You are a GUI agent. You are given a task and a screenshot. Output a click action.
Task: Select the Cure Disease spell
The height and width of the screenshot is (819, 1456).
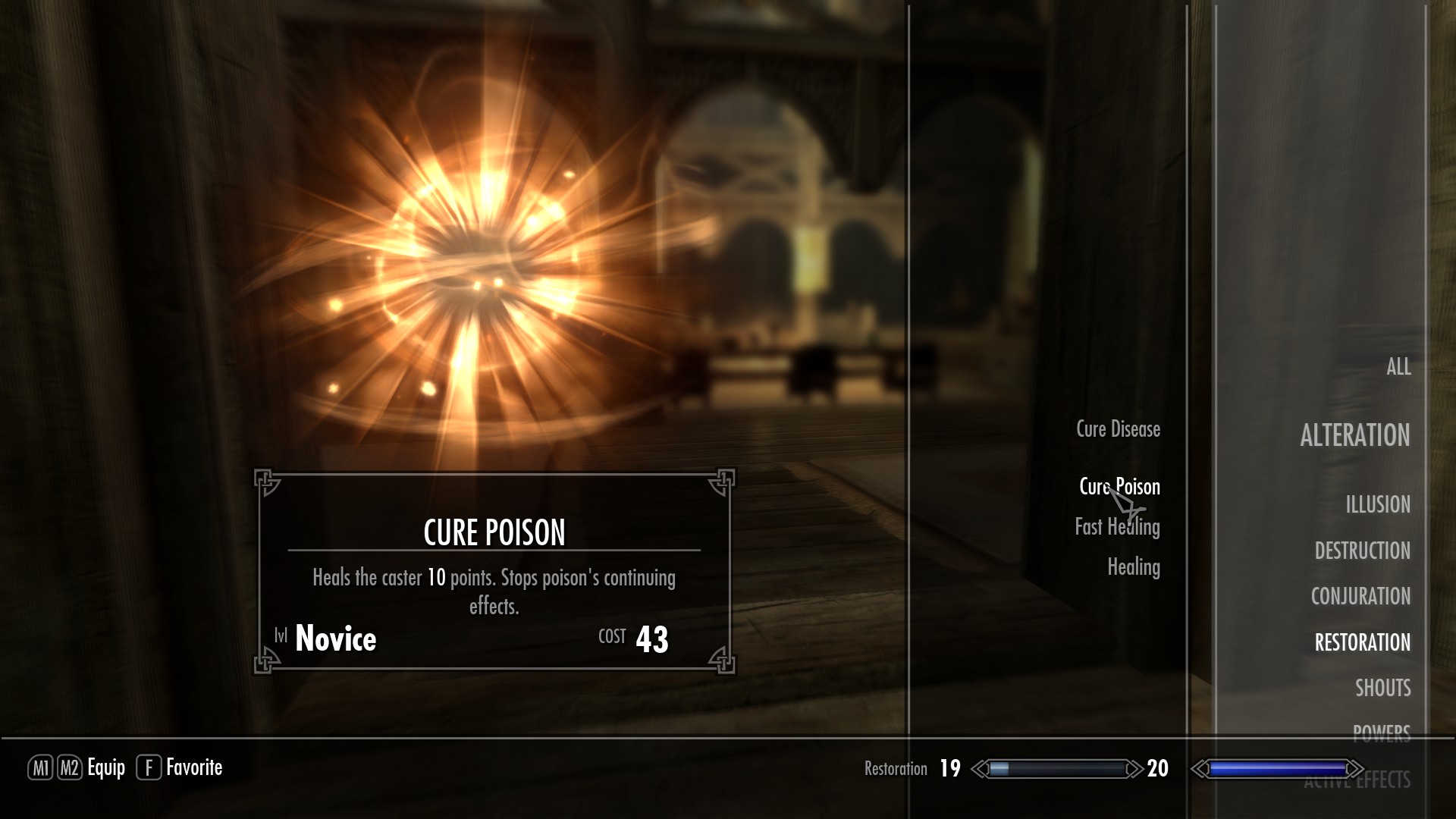pyautogui.click(x=1118, y=429)
